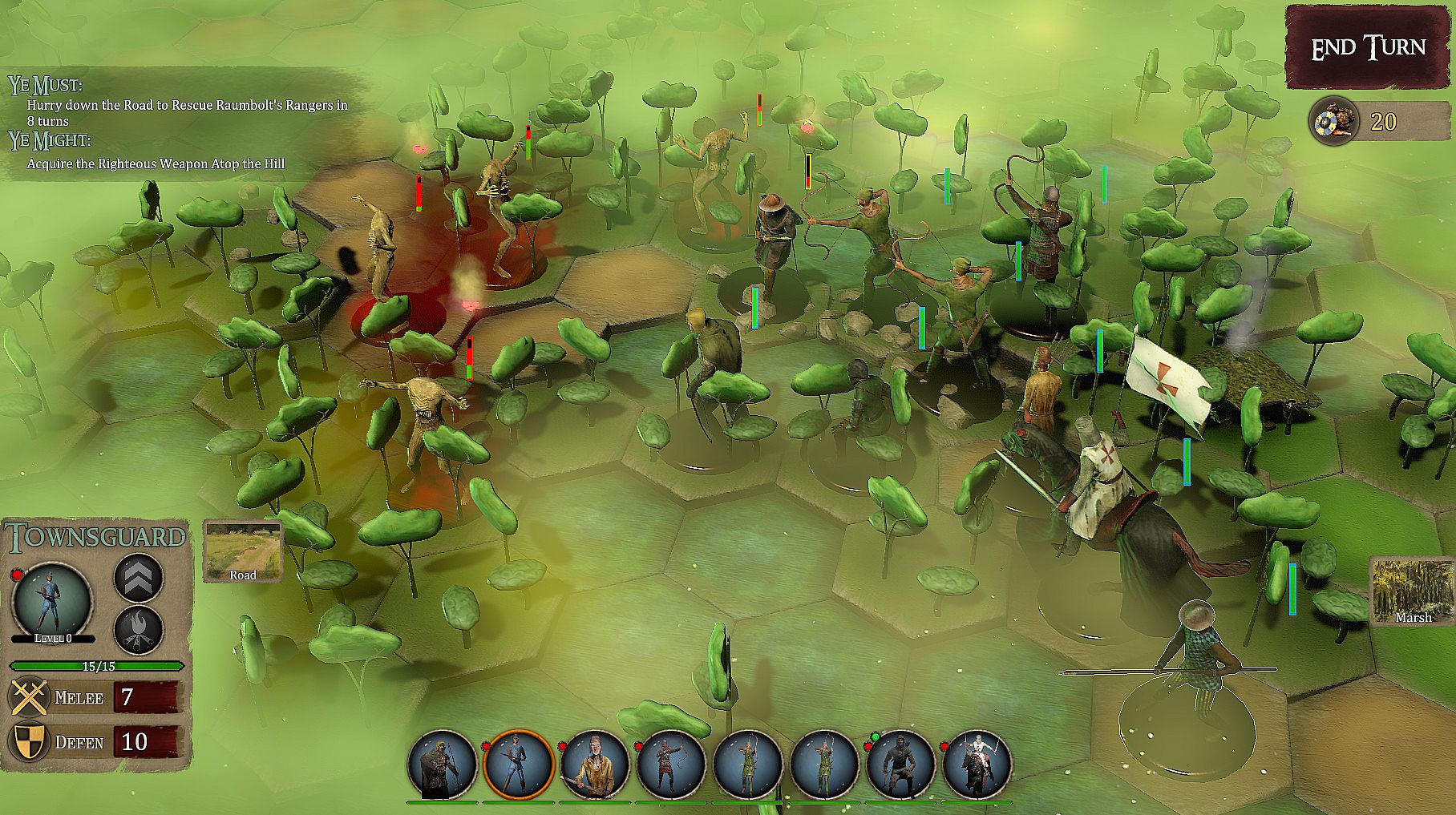This screenshot has height=815, width=1456.
Task: Select the Marsh terrain thumbnail
Action: [1412, 591]
